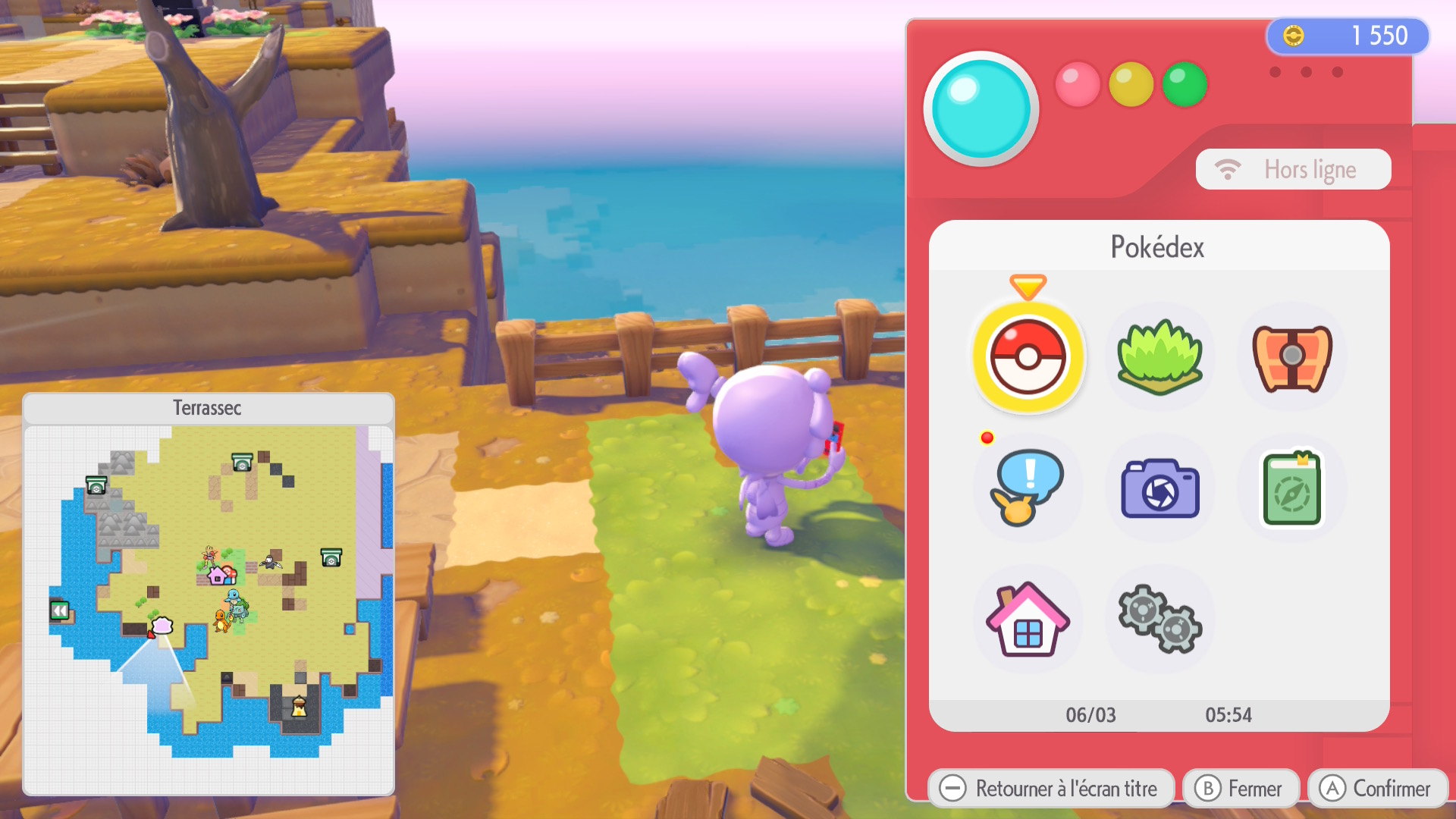1456x819 pixels.
Task: Open the green guide book icon
Action: (1291, 489)
